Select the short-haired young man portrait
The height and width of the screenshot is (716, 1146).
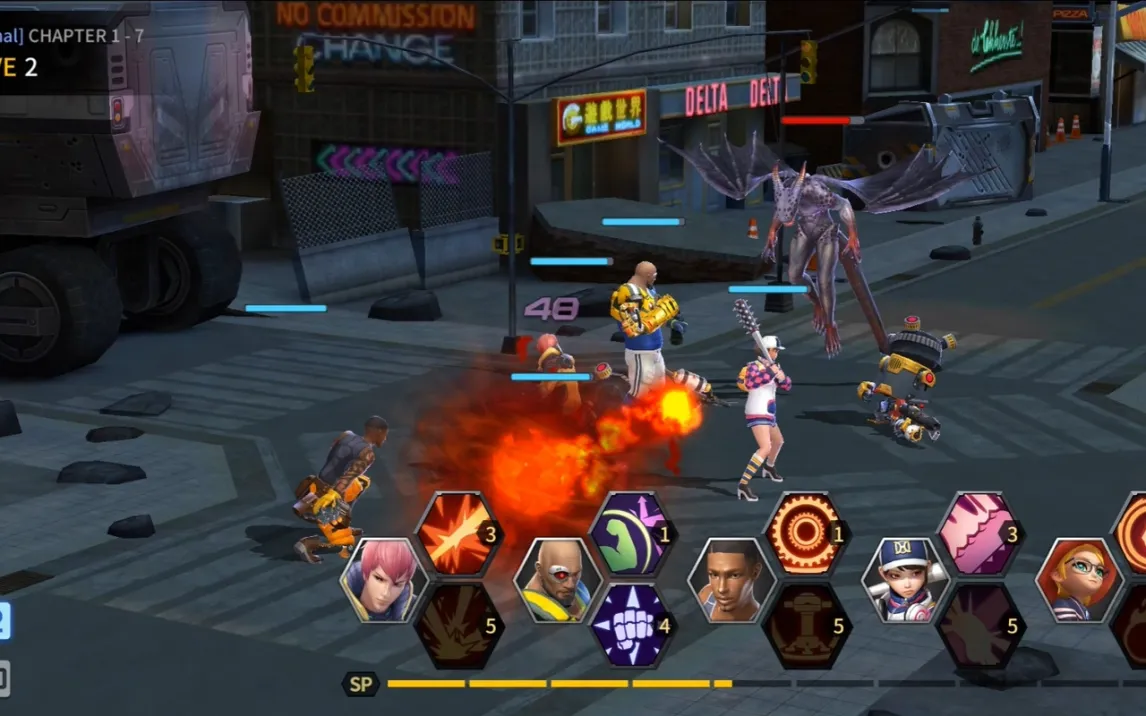coord(731,581)
